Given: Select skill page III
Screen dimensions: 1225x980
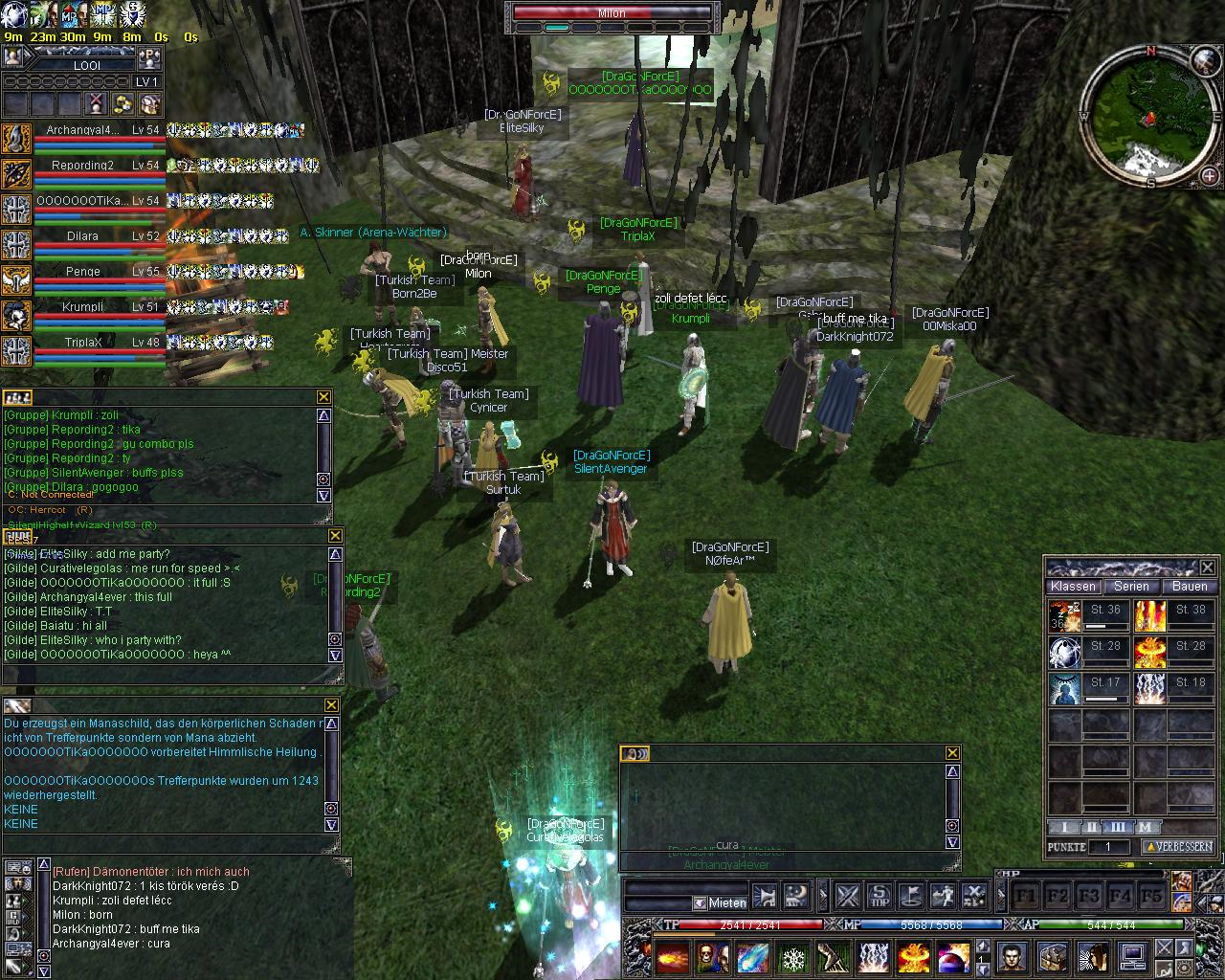Looking at the screenshot, I should click(x=1118, y=827).
